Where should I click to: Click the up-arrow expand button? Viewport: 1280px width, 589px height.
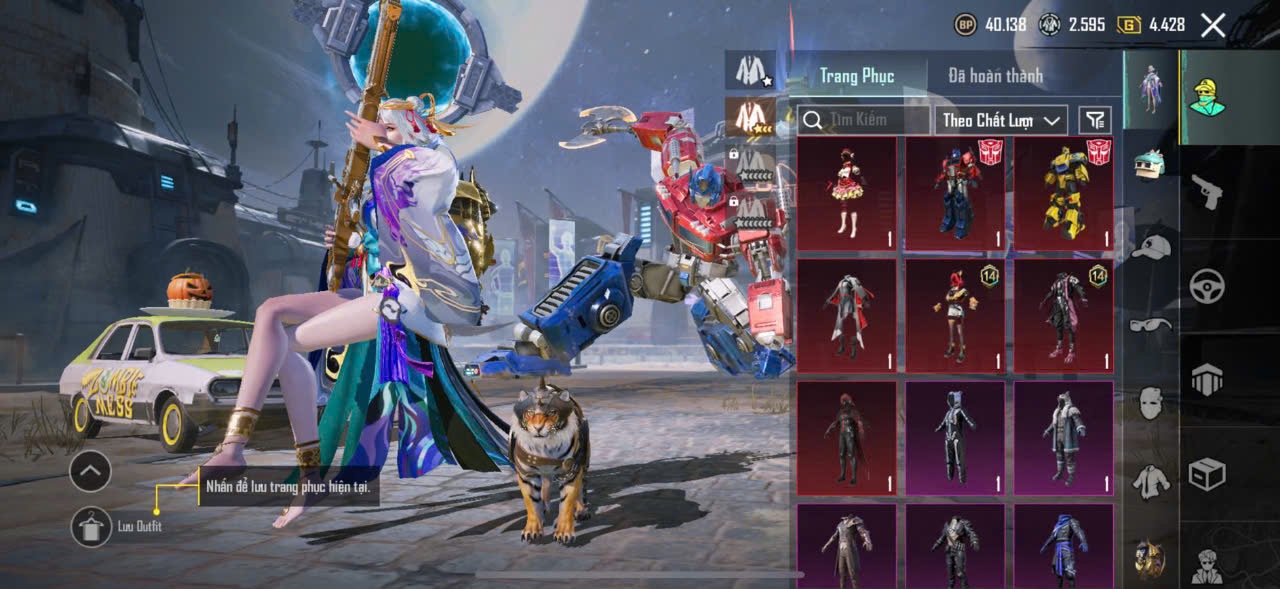pos(90,470)
